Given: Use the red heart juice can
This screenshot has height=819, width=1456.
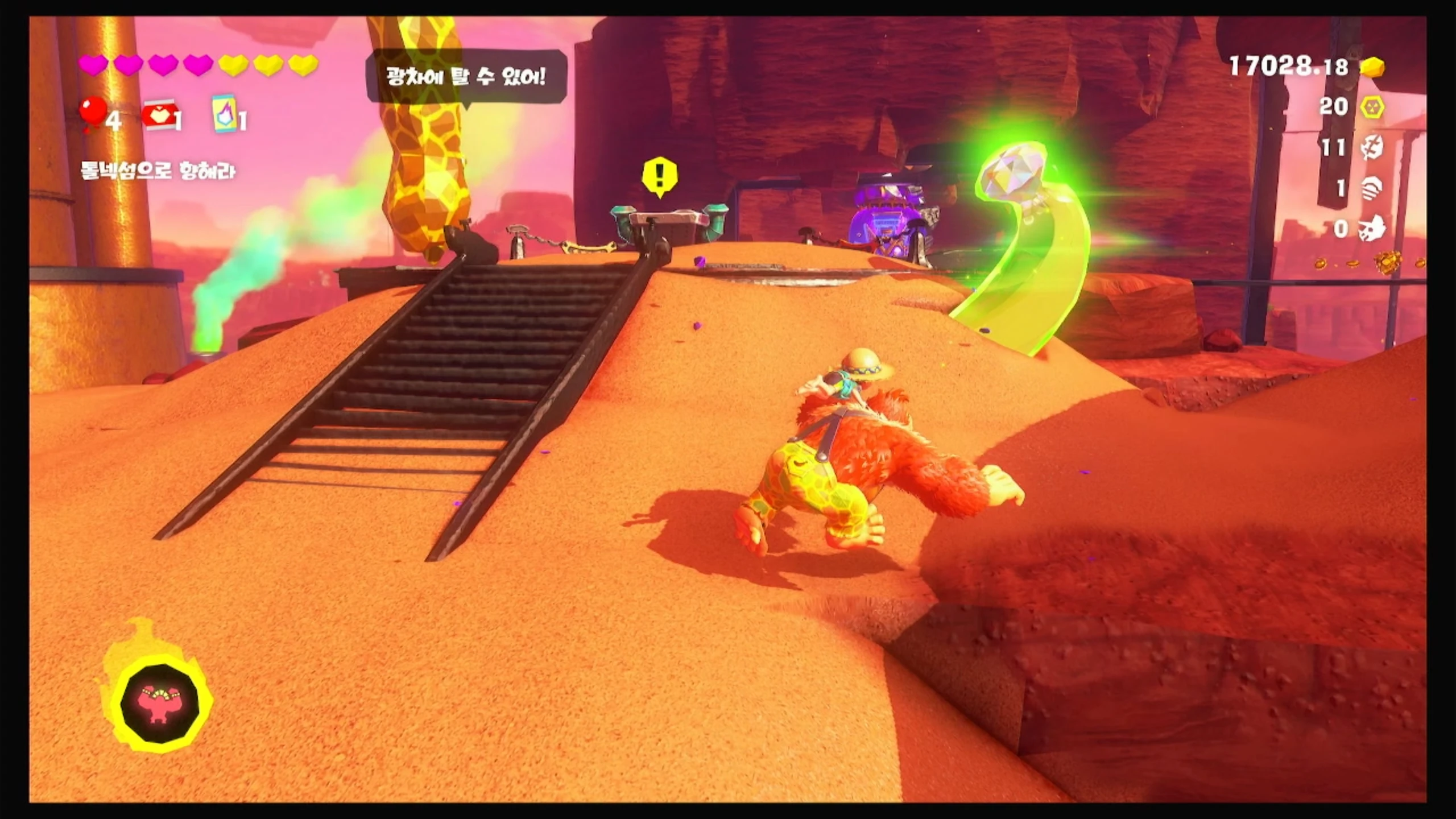Looking at the screenshot, I should 159,117.
